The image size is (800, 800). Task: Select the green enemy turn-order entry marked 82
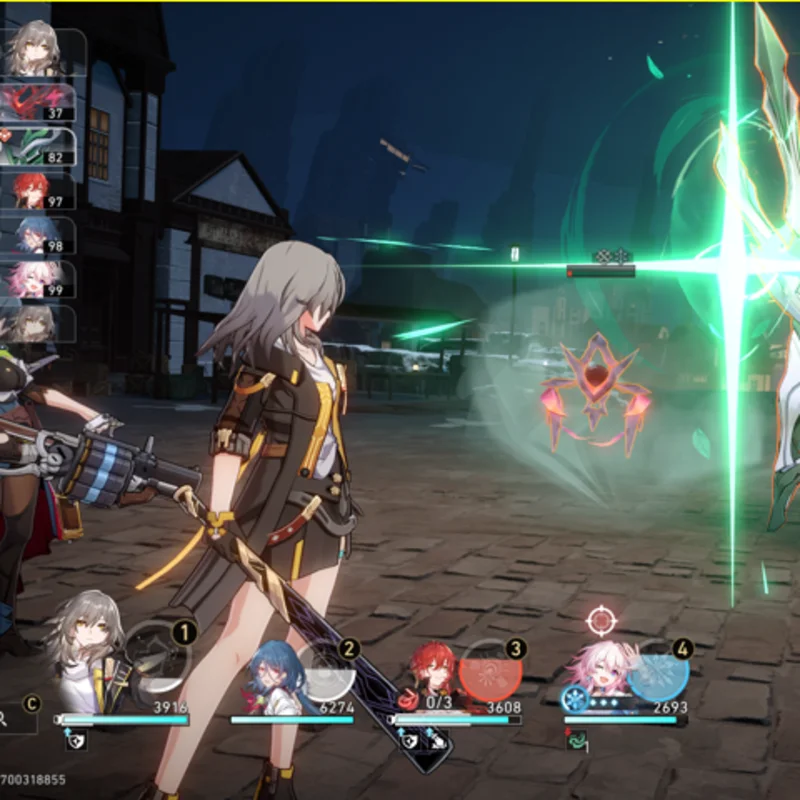click(x=40, y=146)
